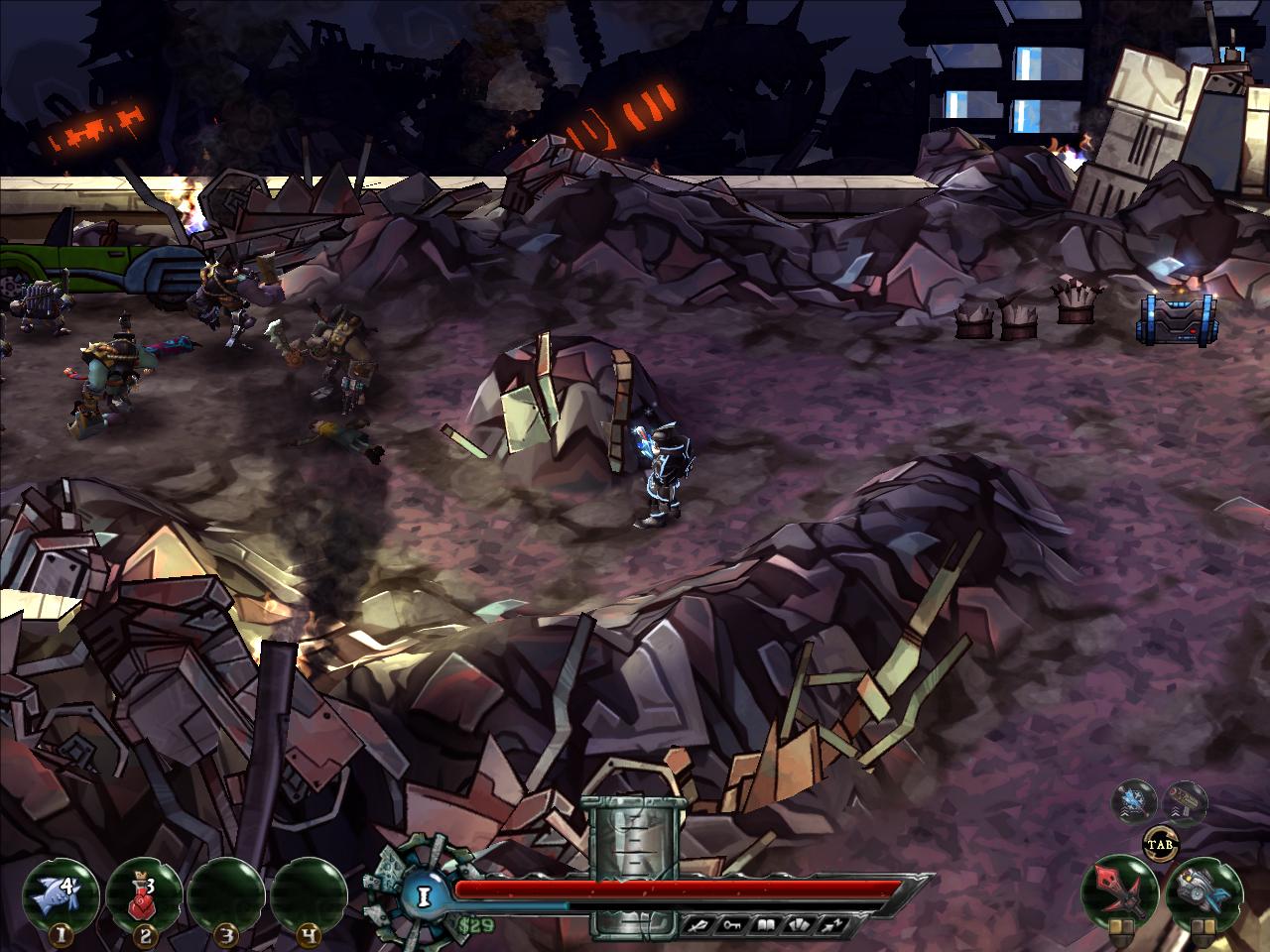Choose the brown alternate weapon icon
The width and height of the screenshot is (1270, 952).
click(x=1184, y=801)
